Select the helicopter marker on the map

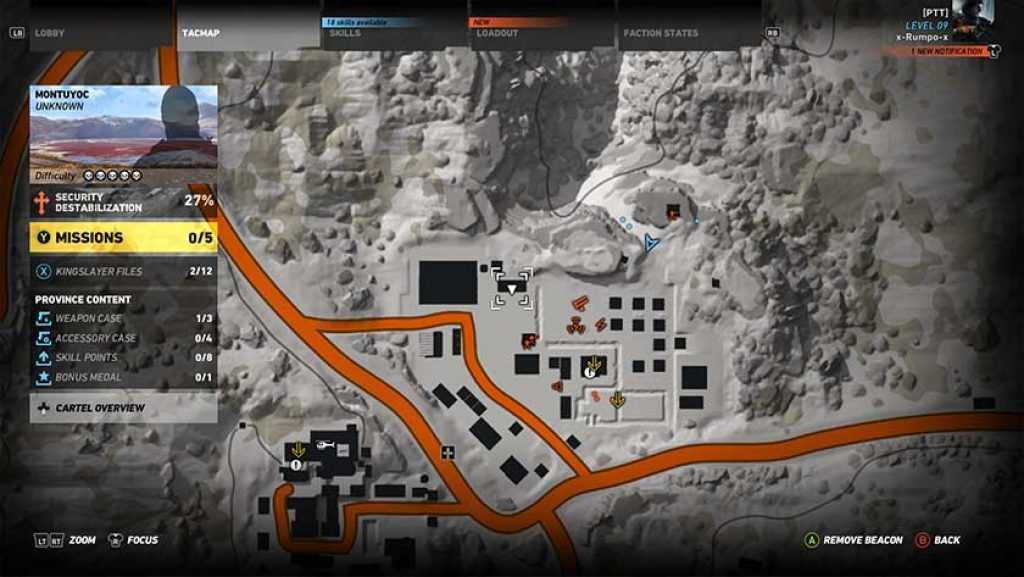324,444
